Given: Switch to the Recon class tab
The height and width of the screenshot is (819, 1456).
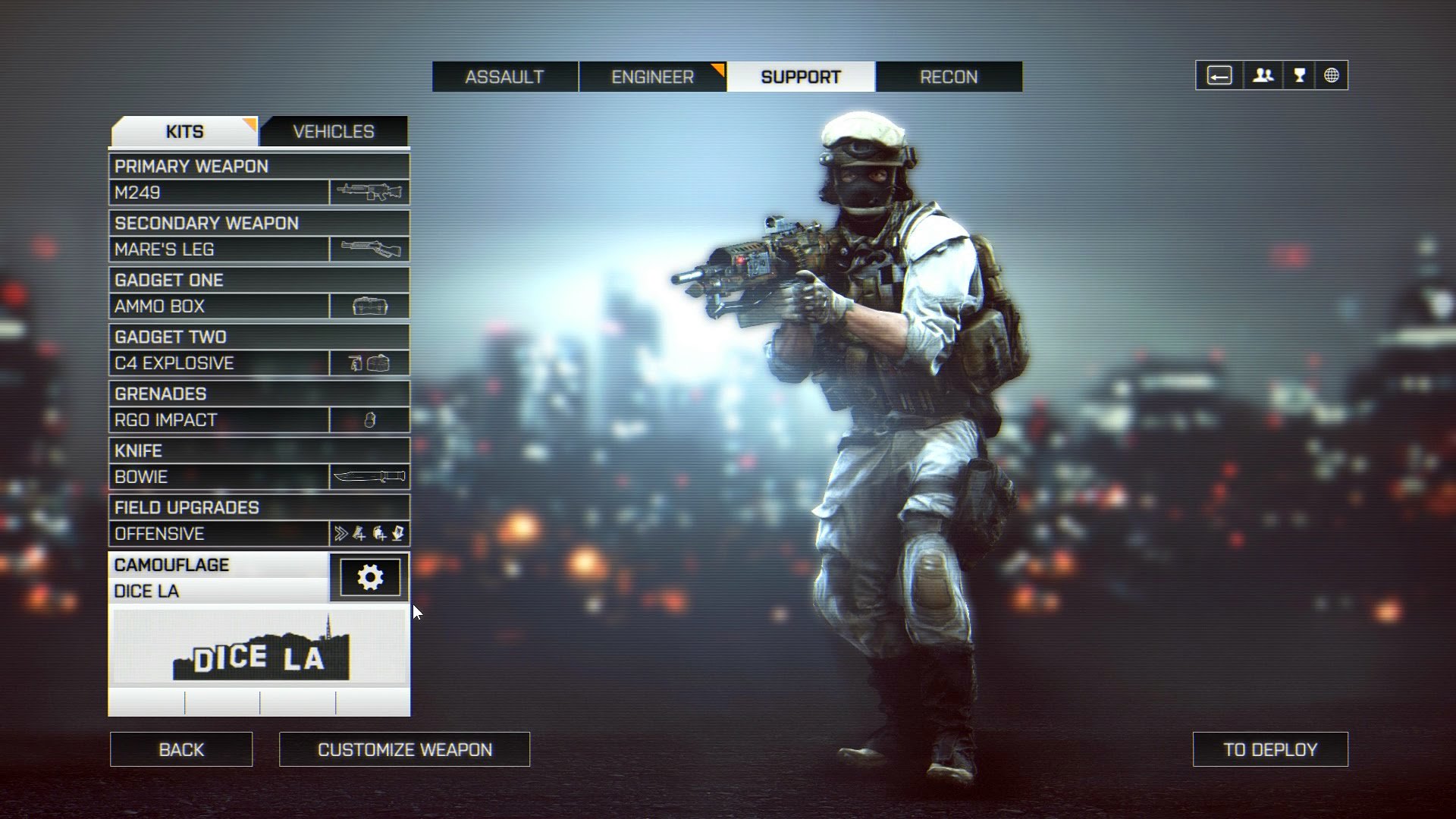Looking at the screenshot, I should 949,76.
